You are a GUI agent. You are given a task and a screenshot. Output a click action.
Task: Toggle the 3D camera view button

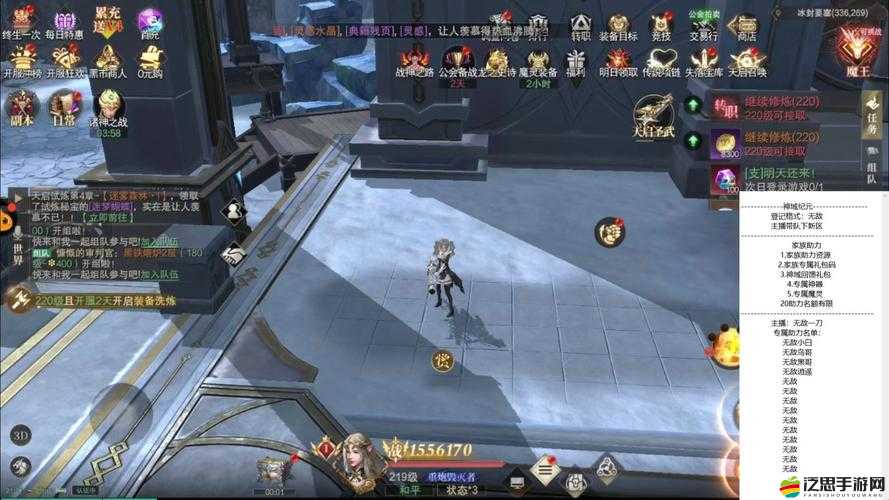tap(21, 435)
